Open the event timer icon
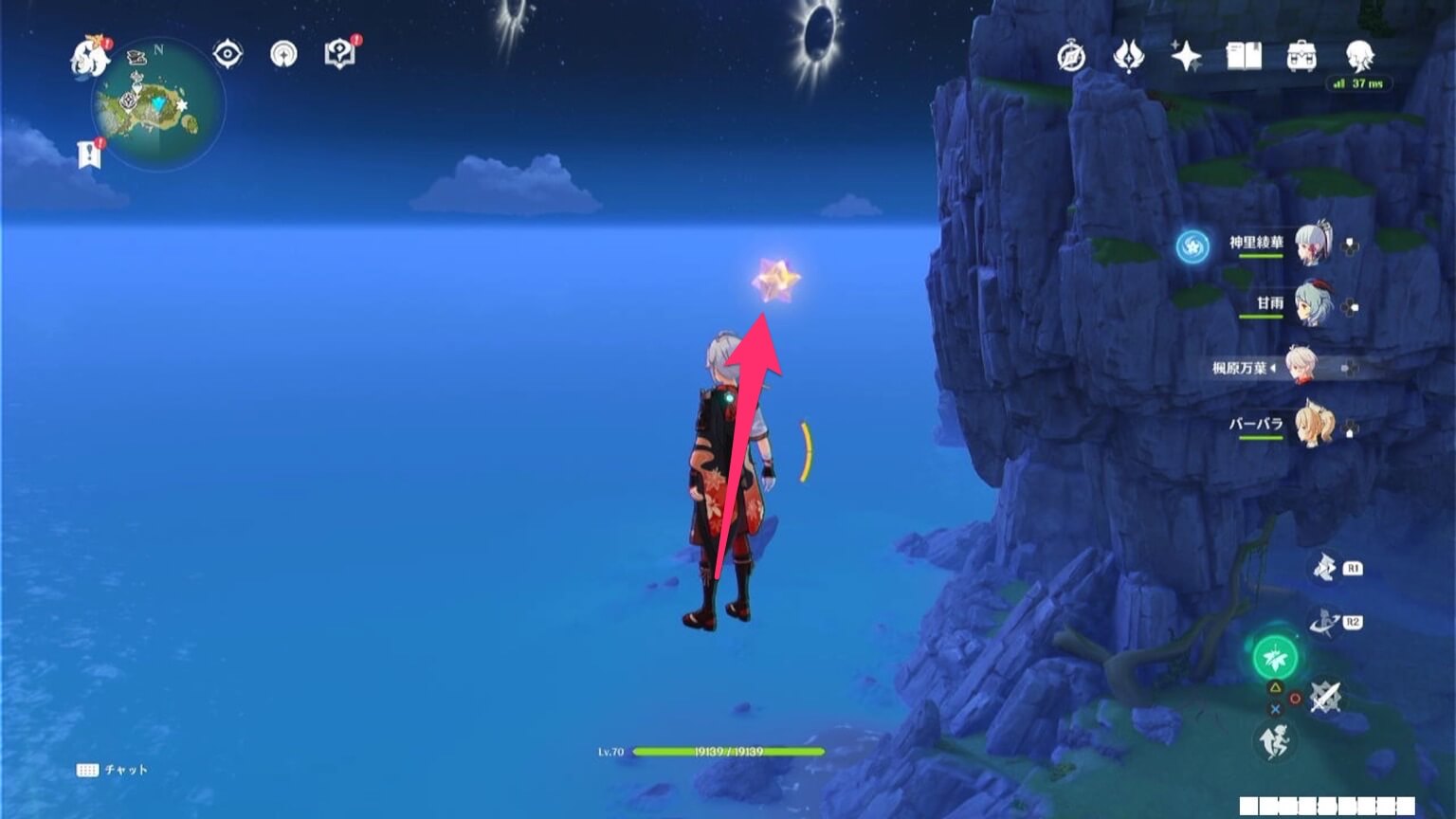This screenshot has height=819, width=1456. click(x=1069, y=57)
